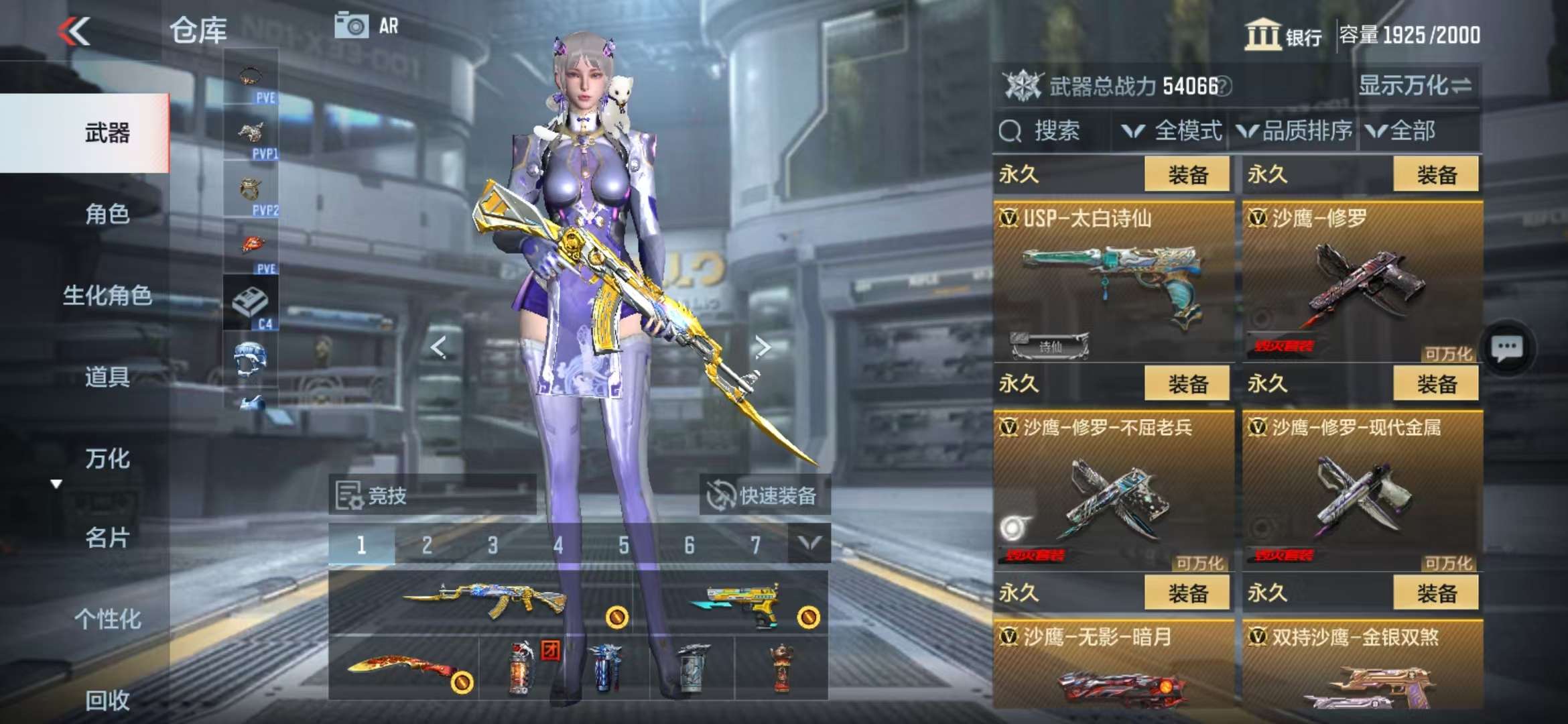The image size is (1568, 724).
Task: Switch to loadout slot 3
Action: (x=493, y=545)
